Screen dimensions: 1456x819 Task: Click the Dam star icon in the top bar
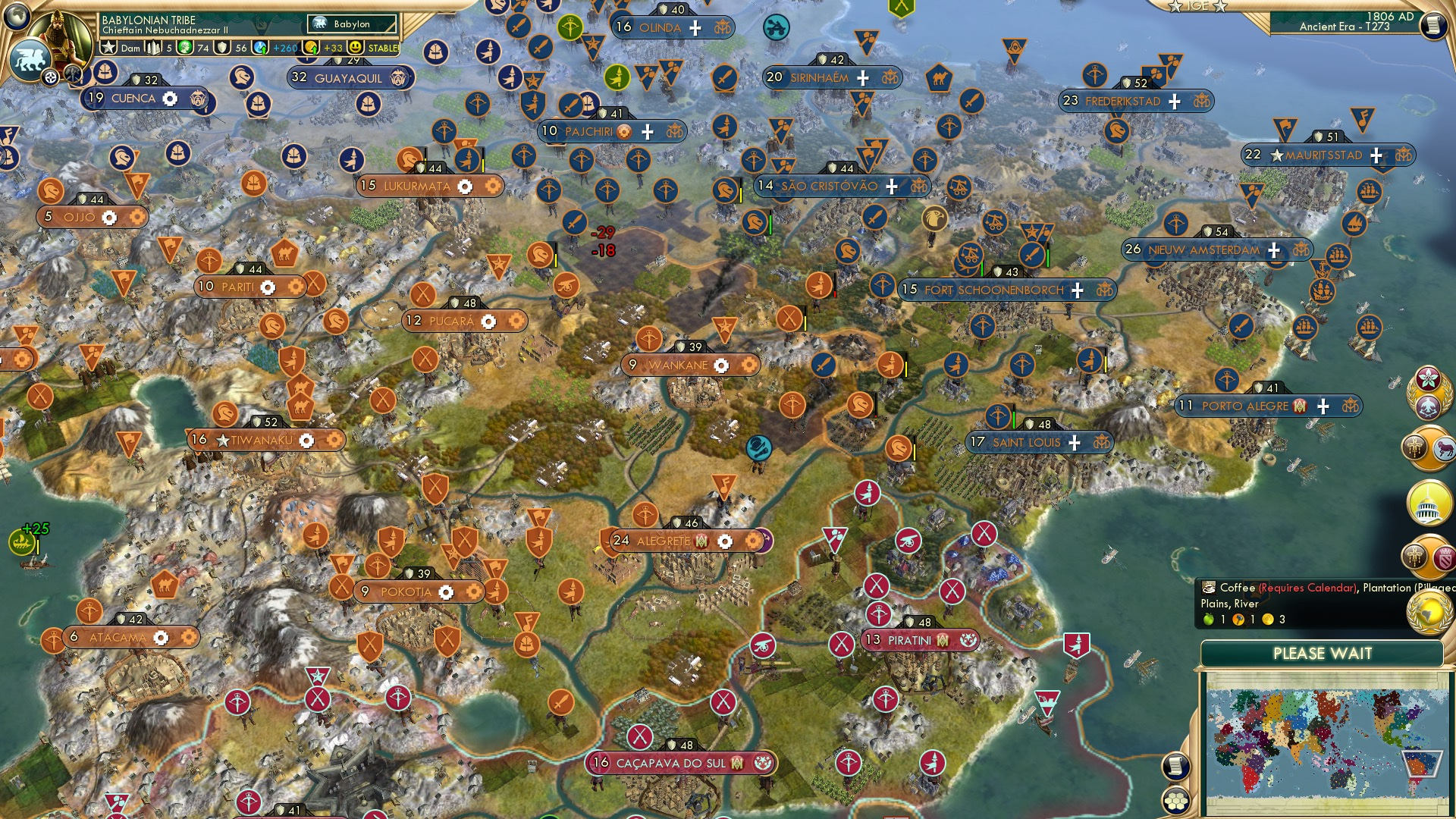point(110,47)
